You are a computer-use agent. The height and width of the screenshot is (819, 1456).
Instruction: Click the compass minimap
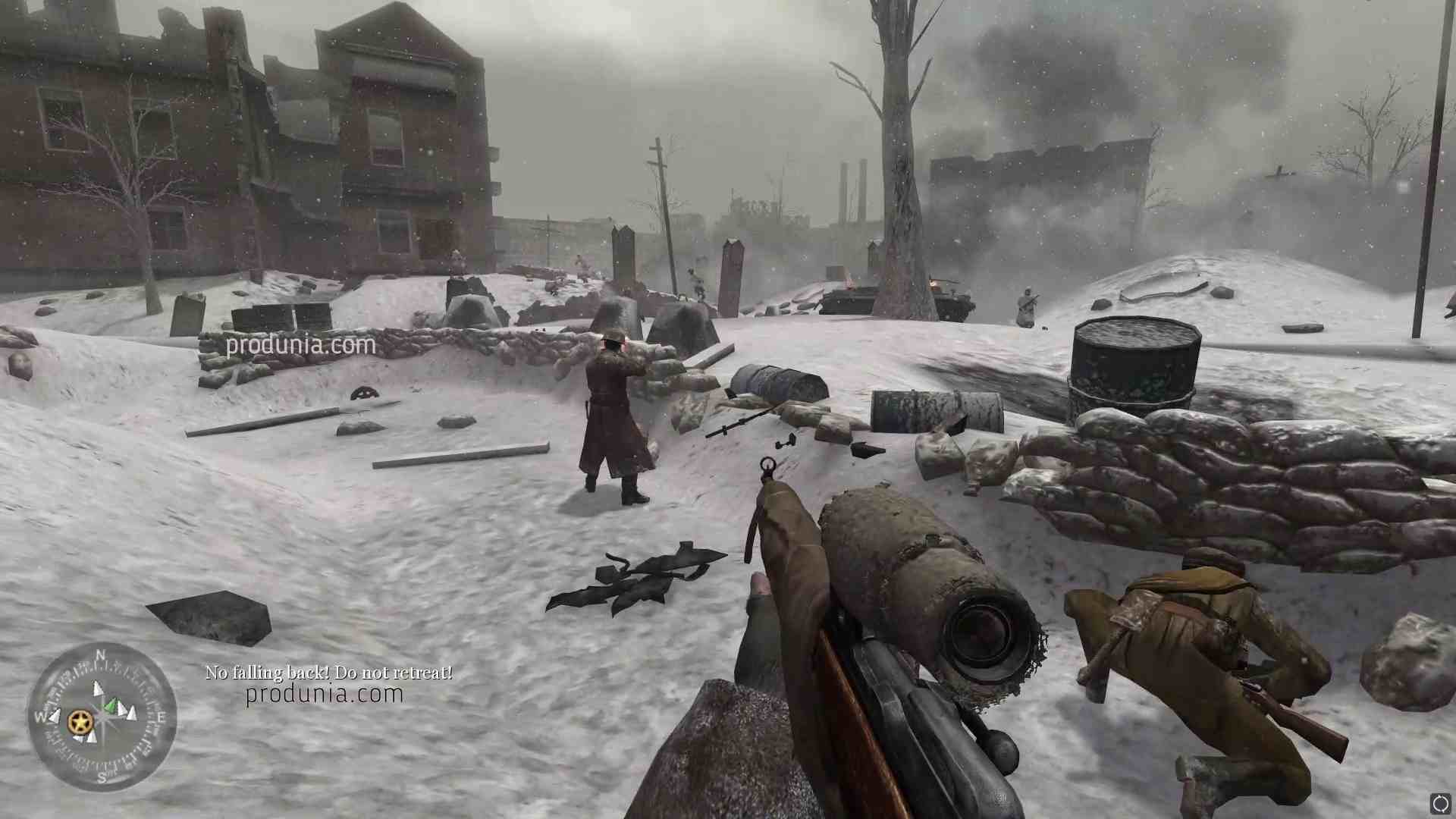click(x=102, y=716)
